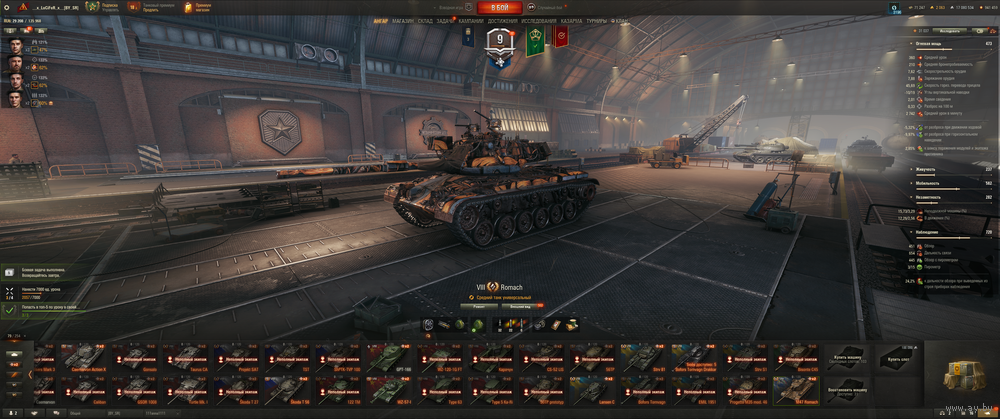Open the tier 9 battle pass badge

point(498,42)
